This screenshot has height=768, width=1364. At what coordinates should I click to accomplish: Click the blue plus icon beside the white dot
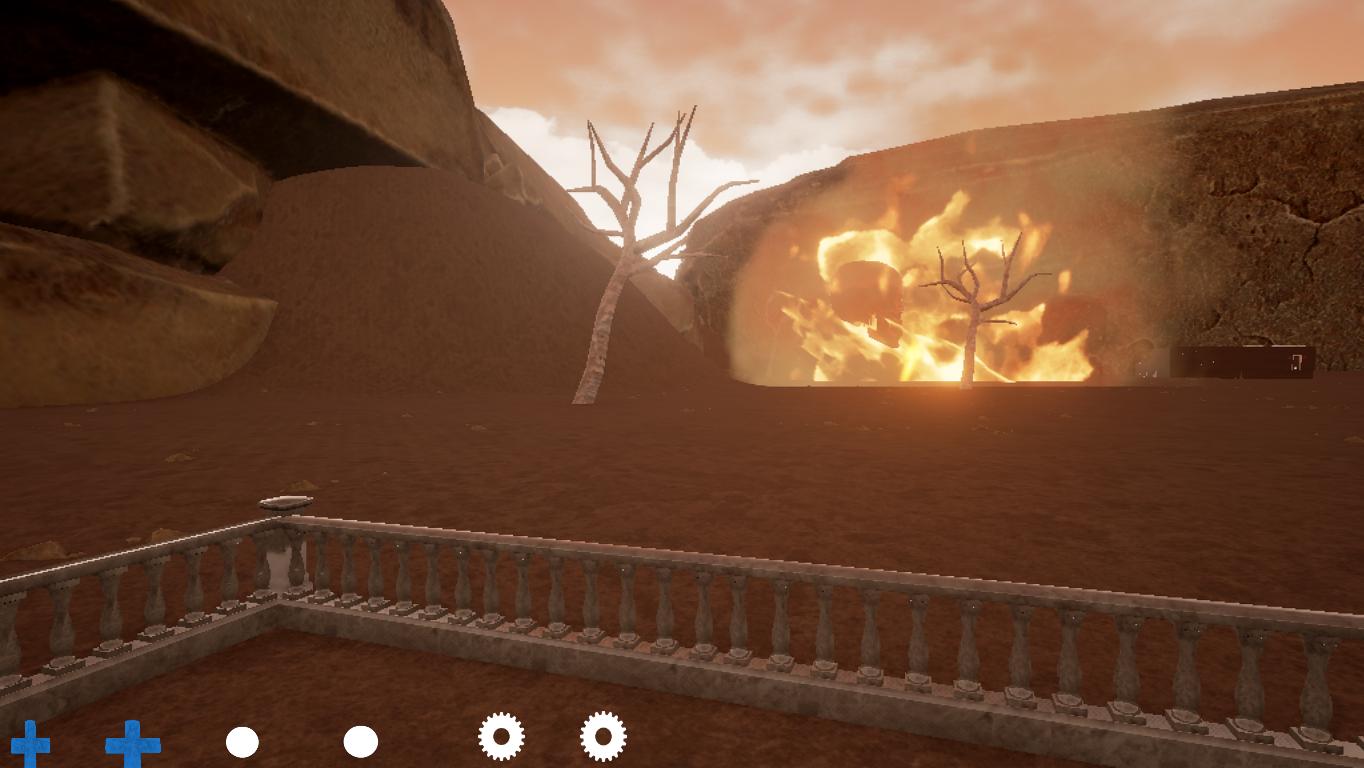tap(133, 744)
